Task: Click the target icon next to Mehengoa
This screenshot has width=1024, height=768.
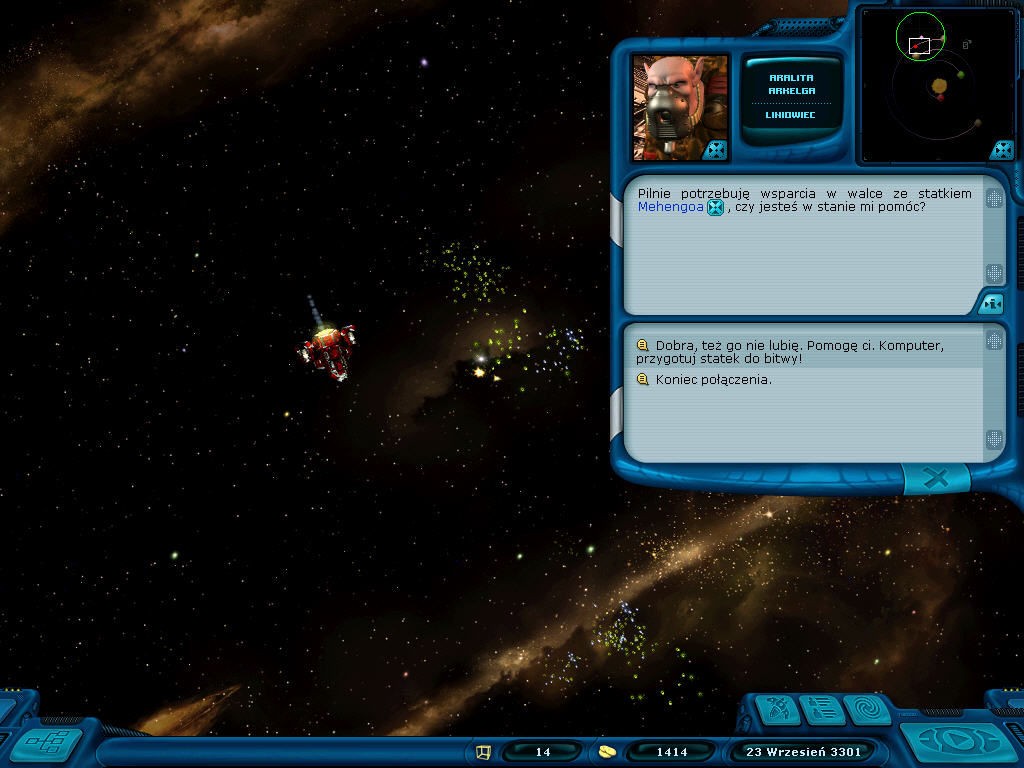Action: coord(715,208)
